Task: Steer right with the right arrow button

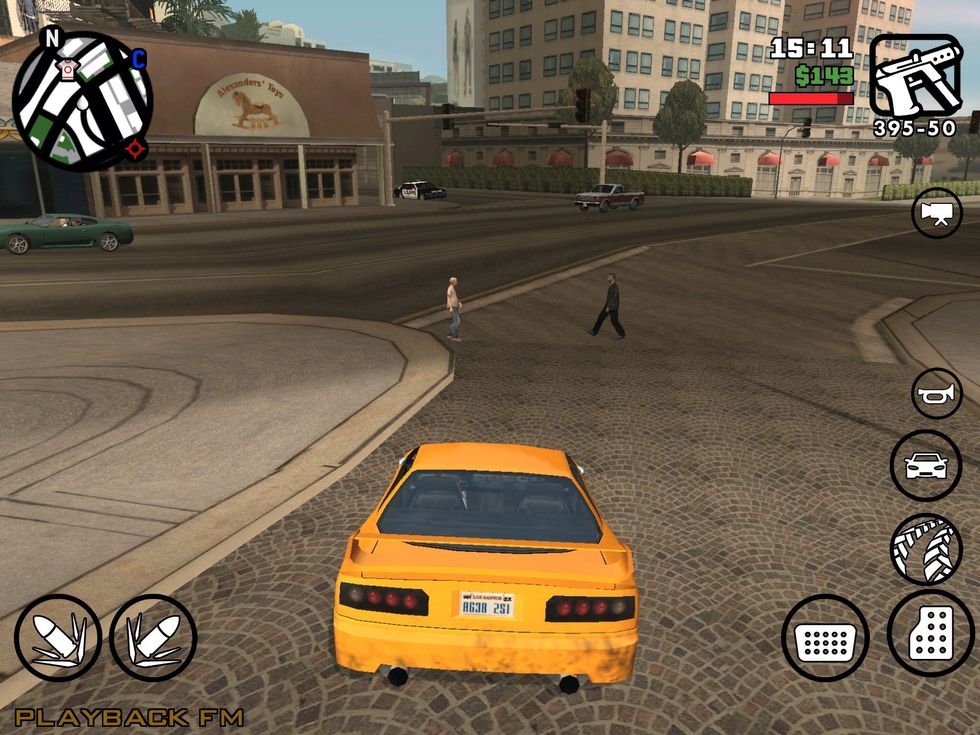Action: pos(153,637)
